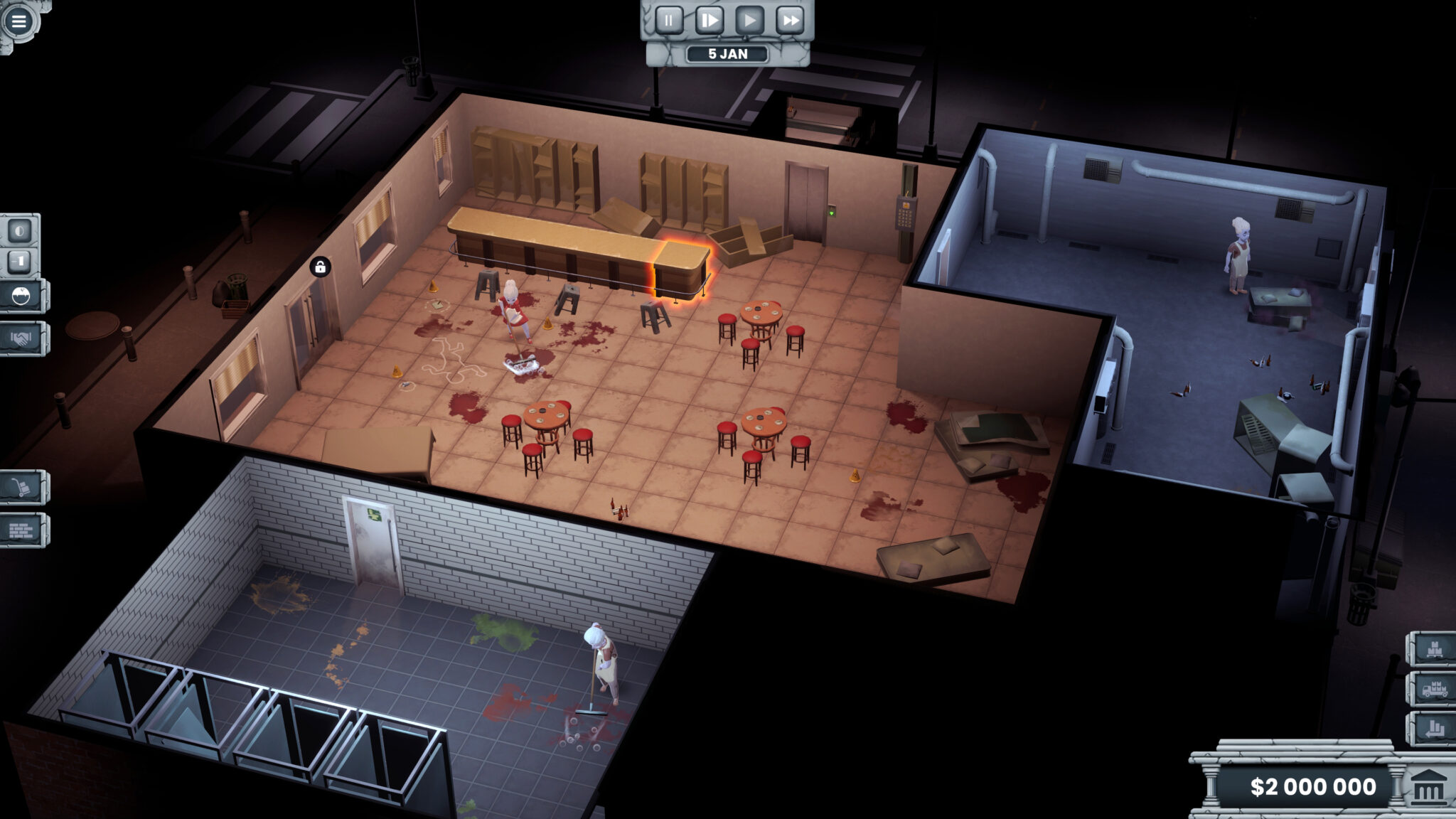Toggle the day/night contrast view

pos(21,230)
